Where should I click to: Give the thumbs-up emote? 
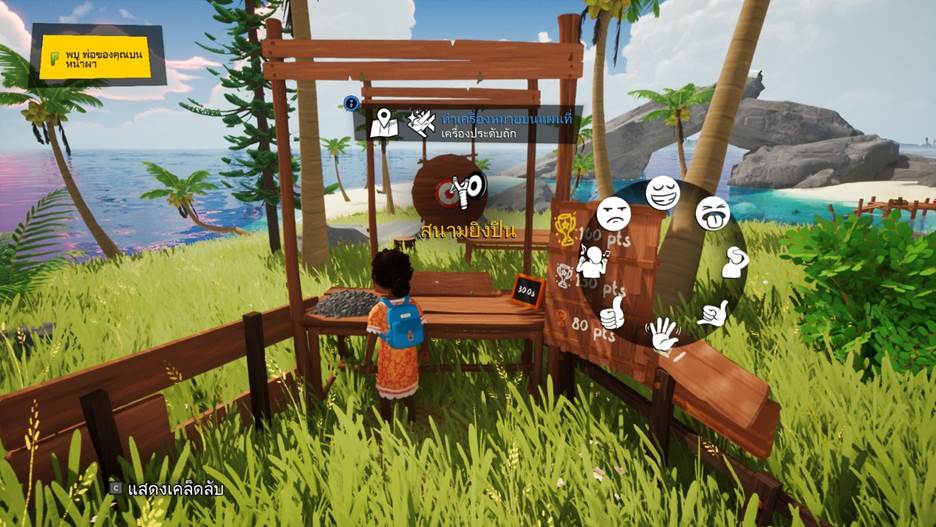613,312
